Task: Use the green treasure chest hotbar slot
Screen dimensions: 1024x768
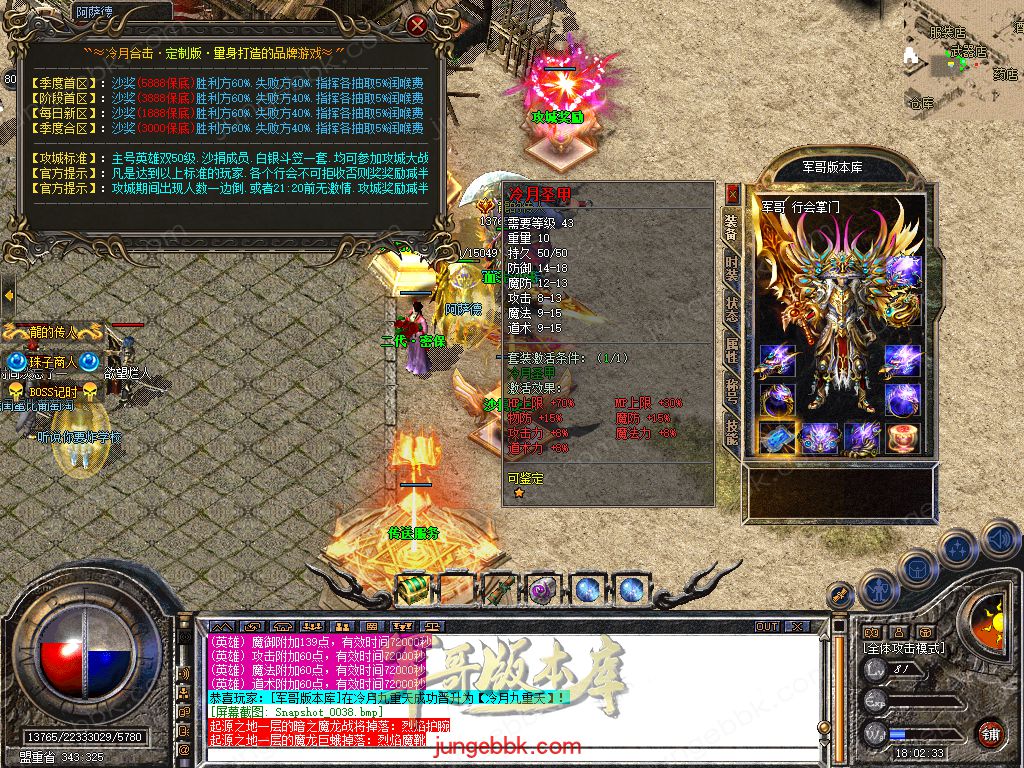Action: click(412, 590)
